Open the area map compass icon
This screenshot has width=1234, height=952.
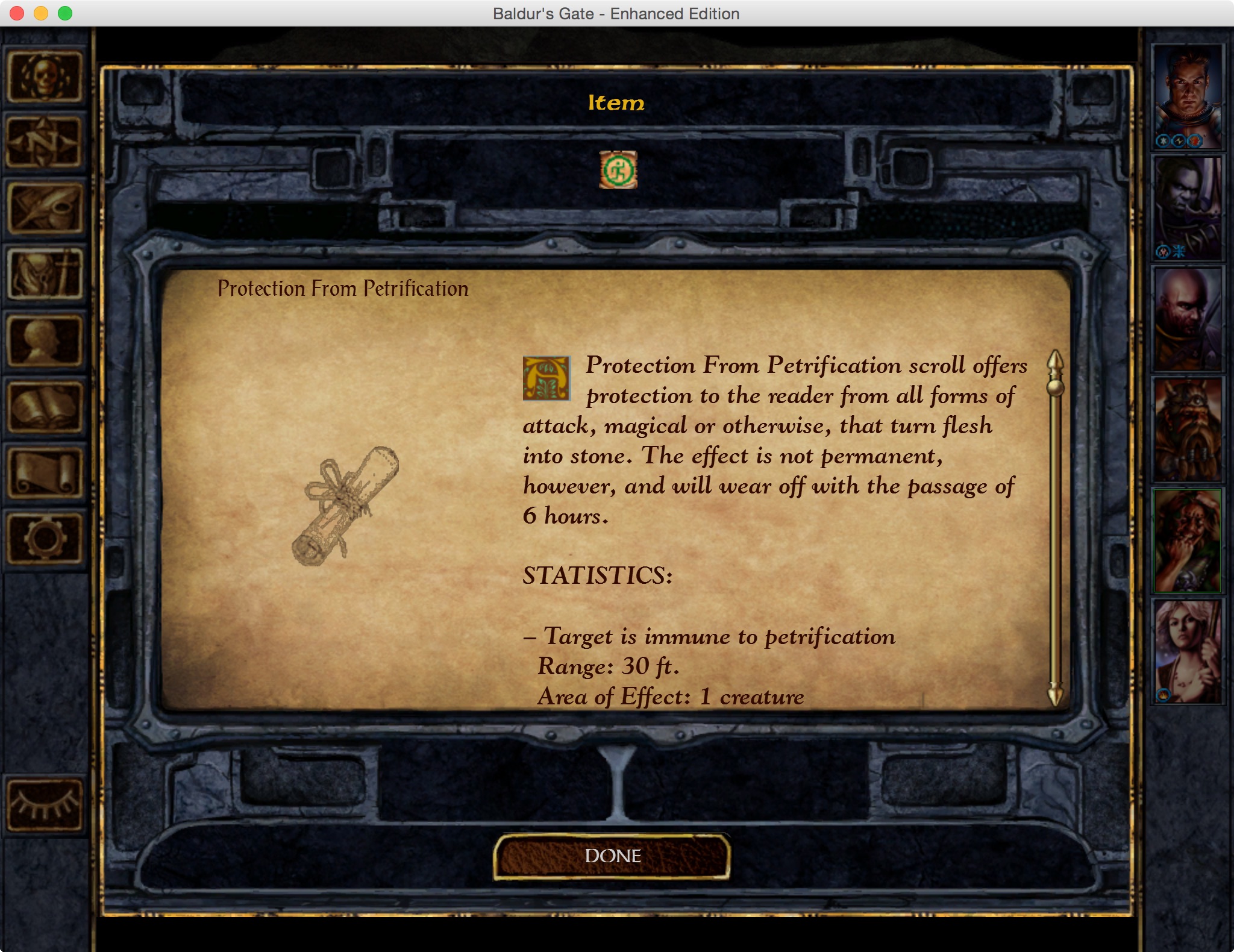point(45,142)
